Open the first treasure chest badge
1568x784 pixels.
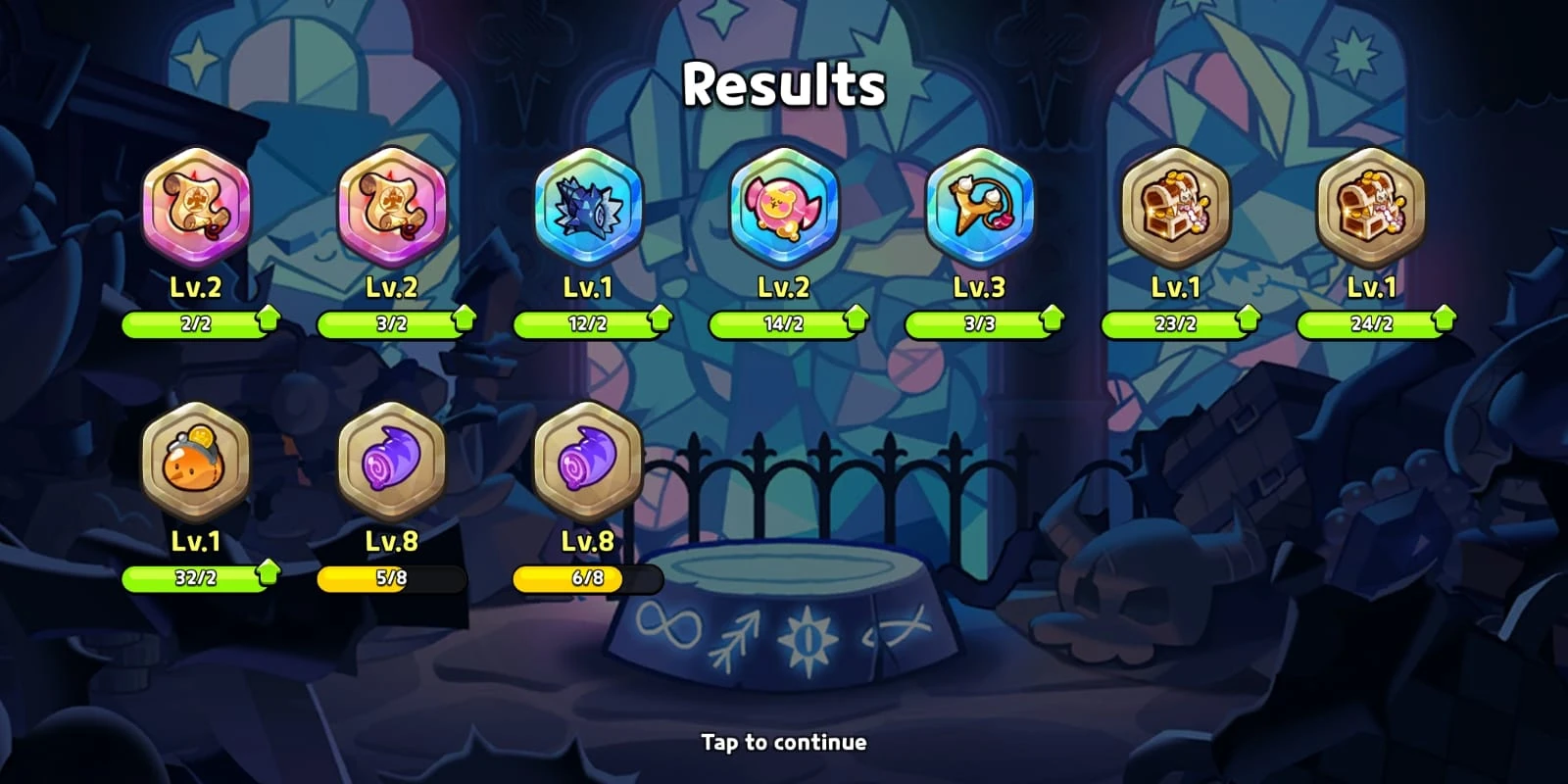click(x=1176, y=208)
